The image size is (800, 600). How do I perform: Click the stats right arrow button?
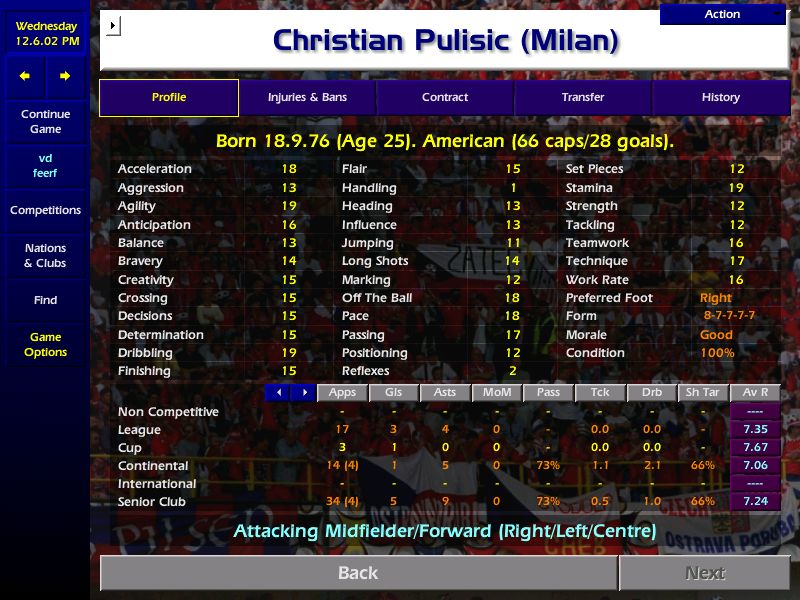(303, 393)
